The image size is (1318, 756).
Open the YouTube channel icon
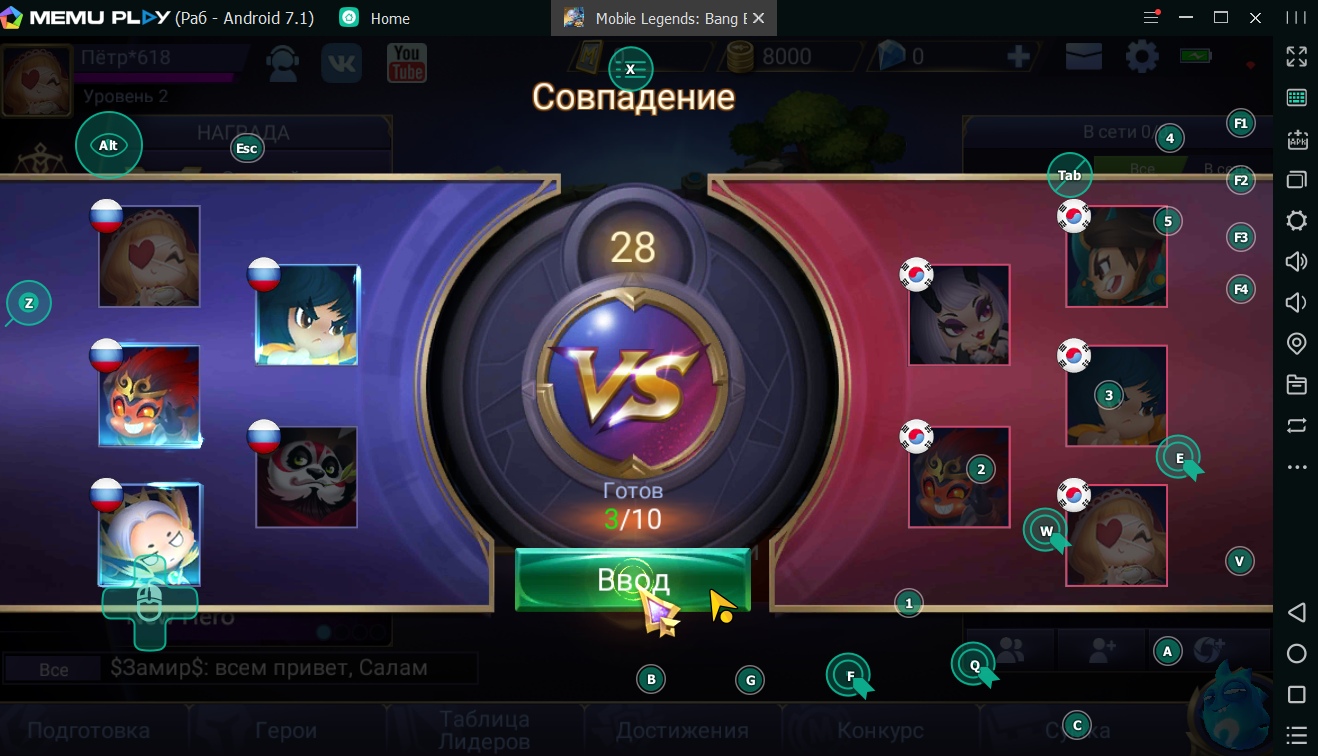(x=407, y=62)
